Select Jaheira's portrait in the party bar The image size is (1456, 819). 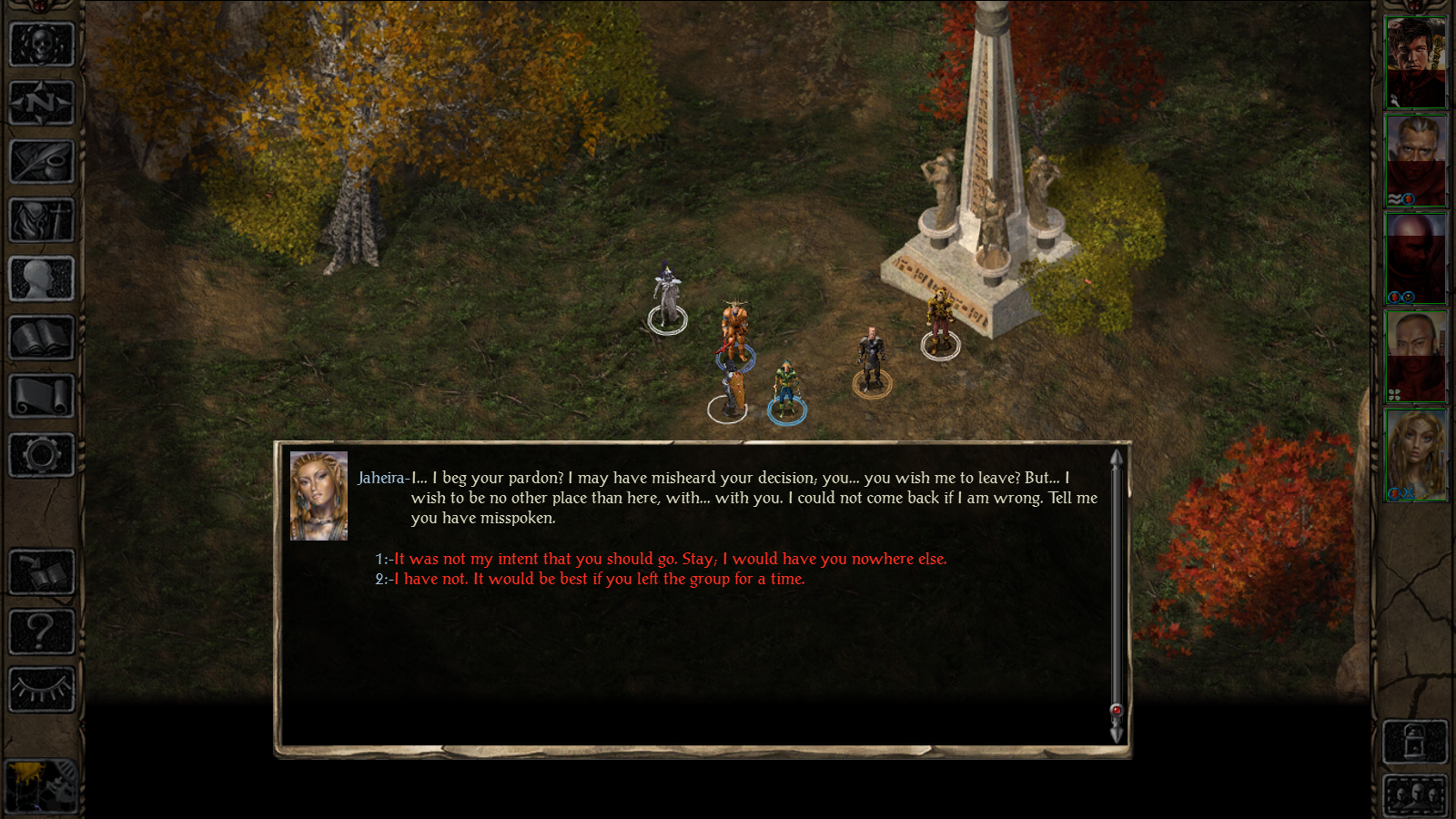1415,454
